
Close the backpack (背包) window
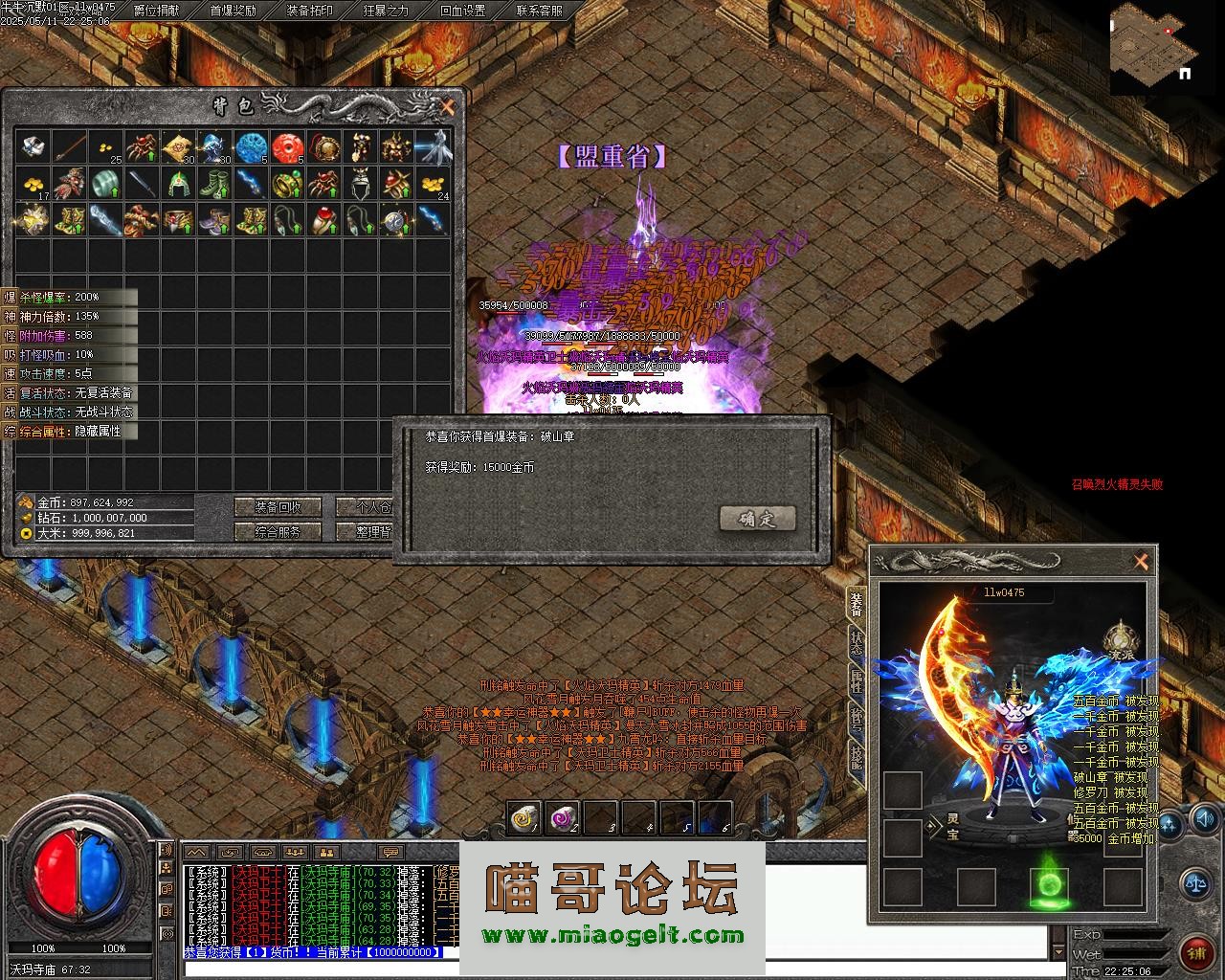coord(447,107)
